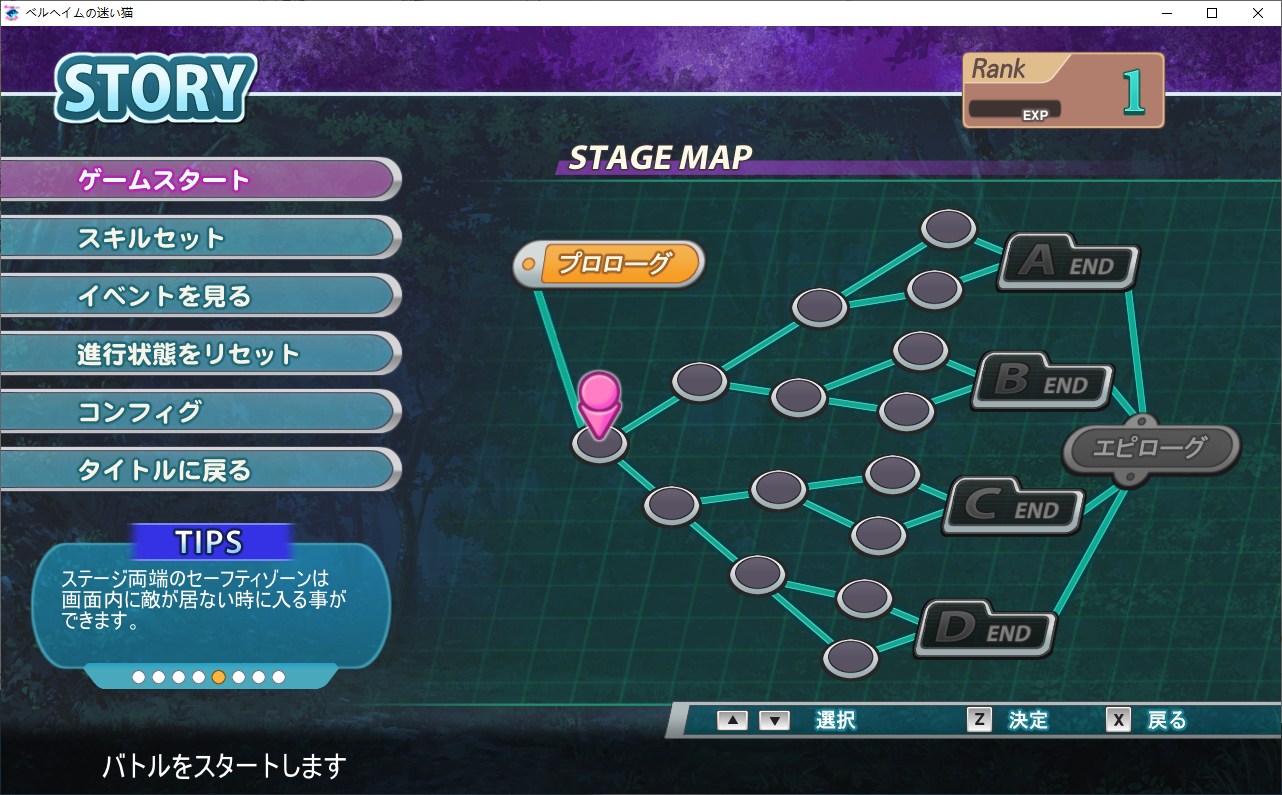1282x795 pixels.
Task: Click the エピローグ stage node
Action: point(1150,448)
